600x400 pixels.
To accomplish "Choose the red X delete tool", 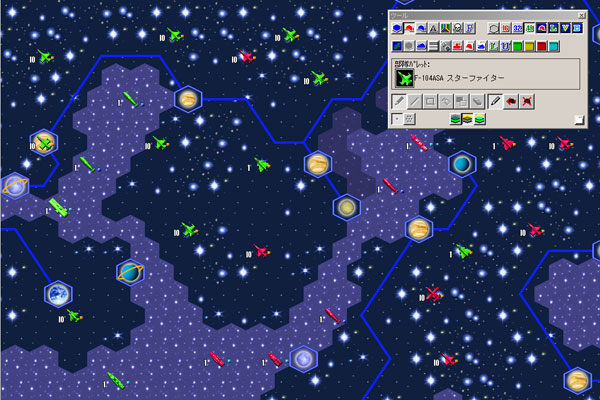I will coord(525,101).
